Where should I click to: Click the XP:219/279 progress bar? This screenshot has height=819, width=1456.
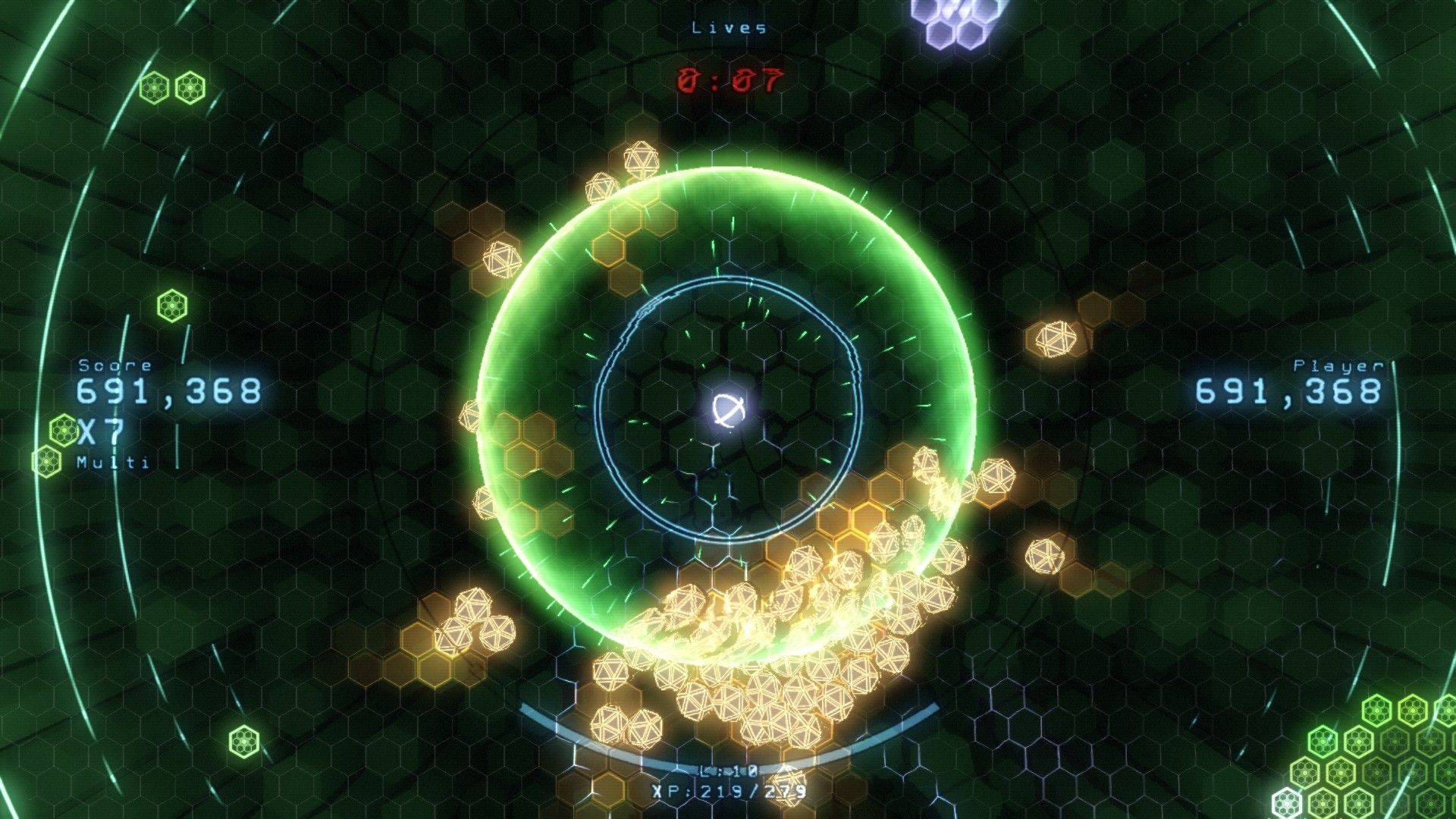[730, 794]
